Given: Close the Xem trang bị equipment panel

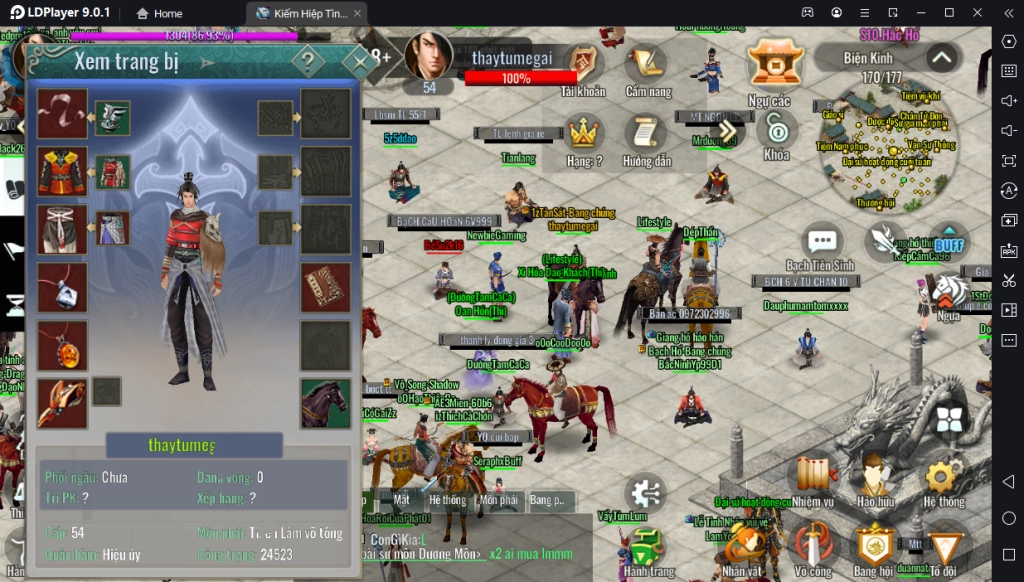Looking at the screenshot, I should pyautogui.click(x=355, y=62).
